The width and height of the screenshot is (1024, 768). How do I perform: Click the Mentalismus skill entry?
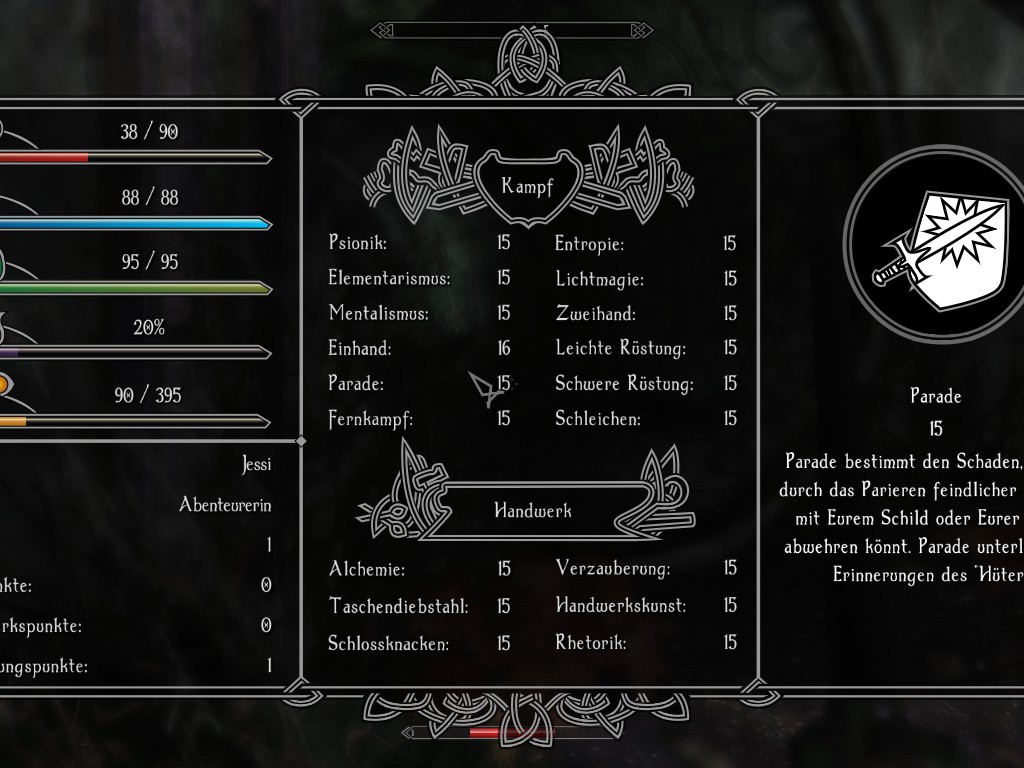click(x=378, y=313)
